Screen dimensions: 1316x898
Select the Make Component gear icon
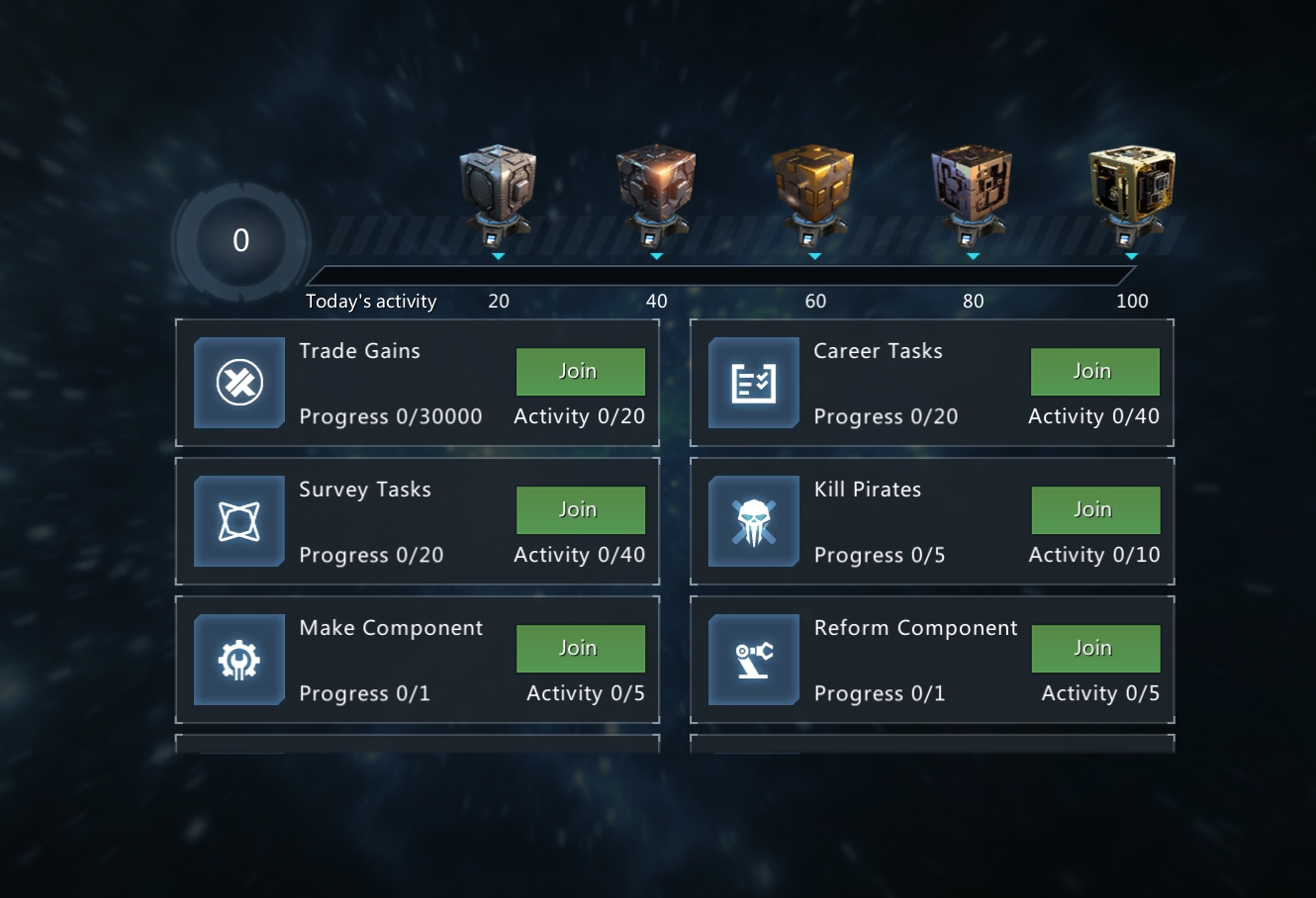[x=239, y=660]
